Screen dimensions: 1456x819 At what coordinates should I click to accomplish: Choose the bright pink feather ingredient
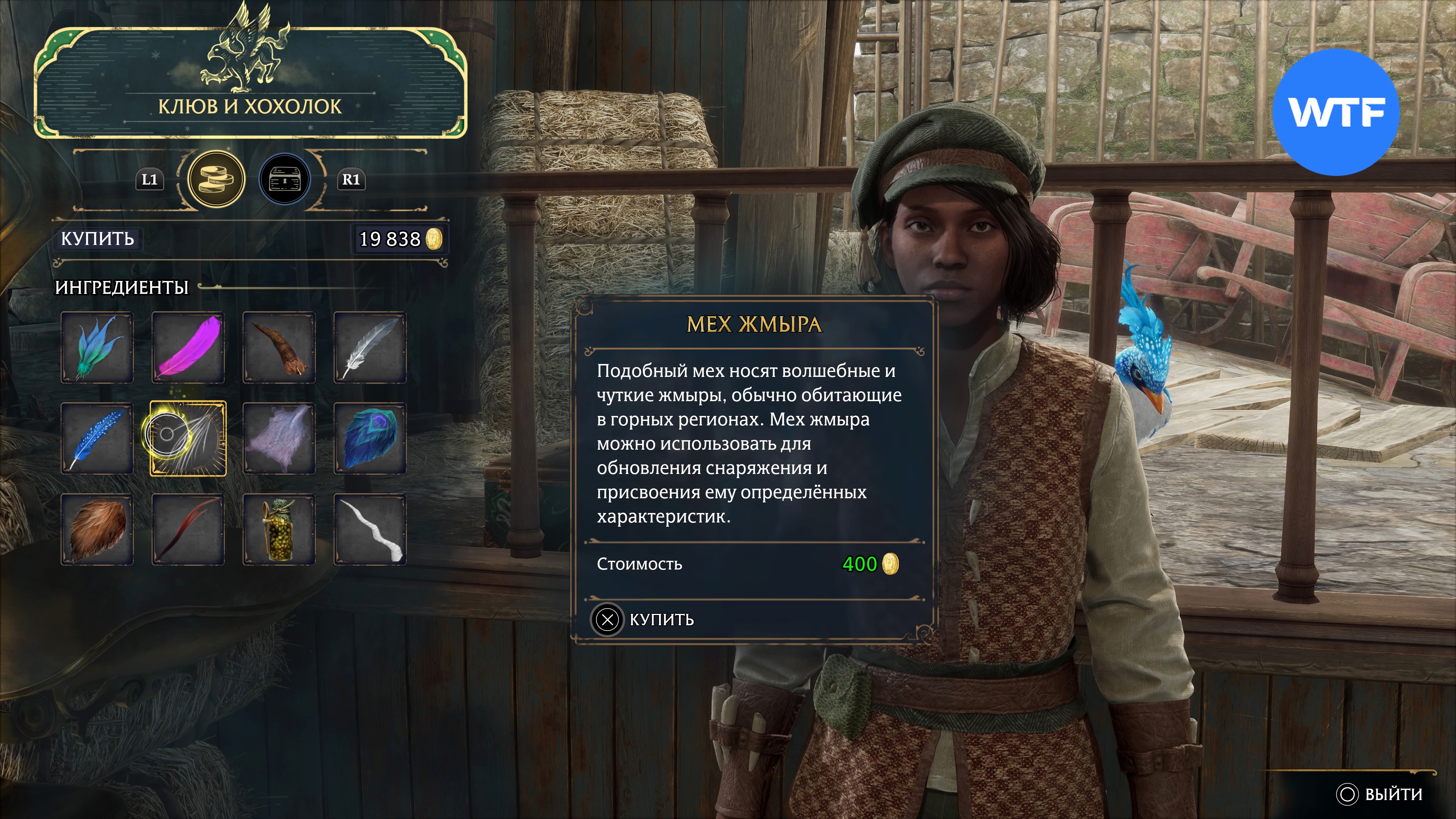[188, 348]
